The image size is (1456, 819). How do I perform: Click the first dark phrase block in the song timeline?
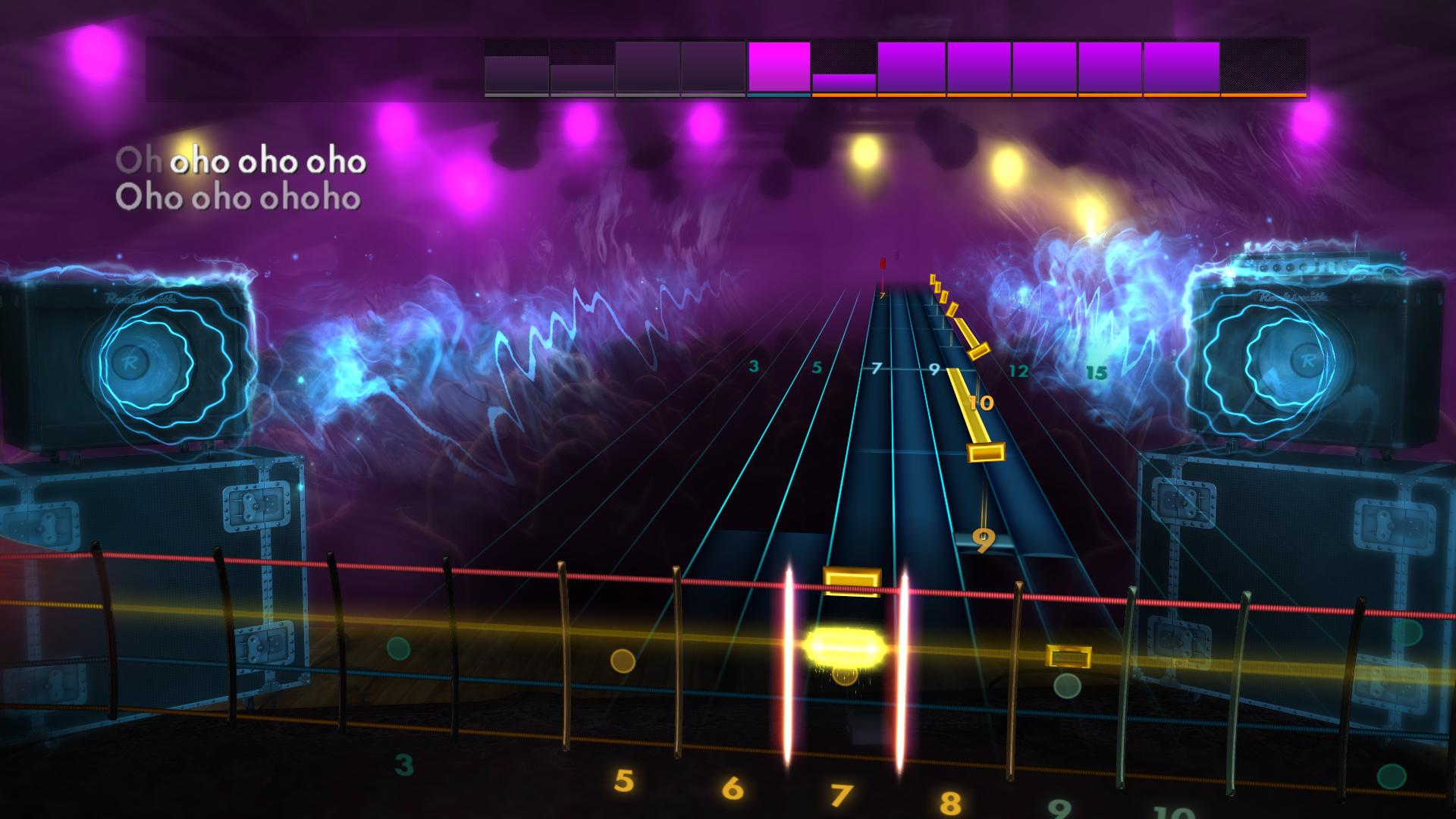click(x=516, y=67)
